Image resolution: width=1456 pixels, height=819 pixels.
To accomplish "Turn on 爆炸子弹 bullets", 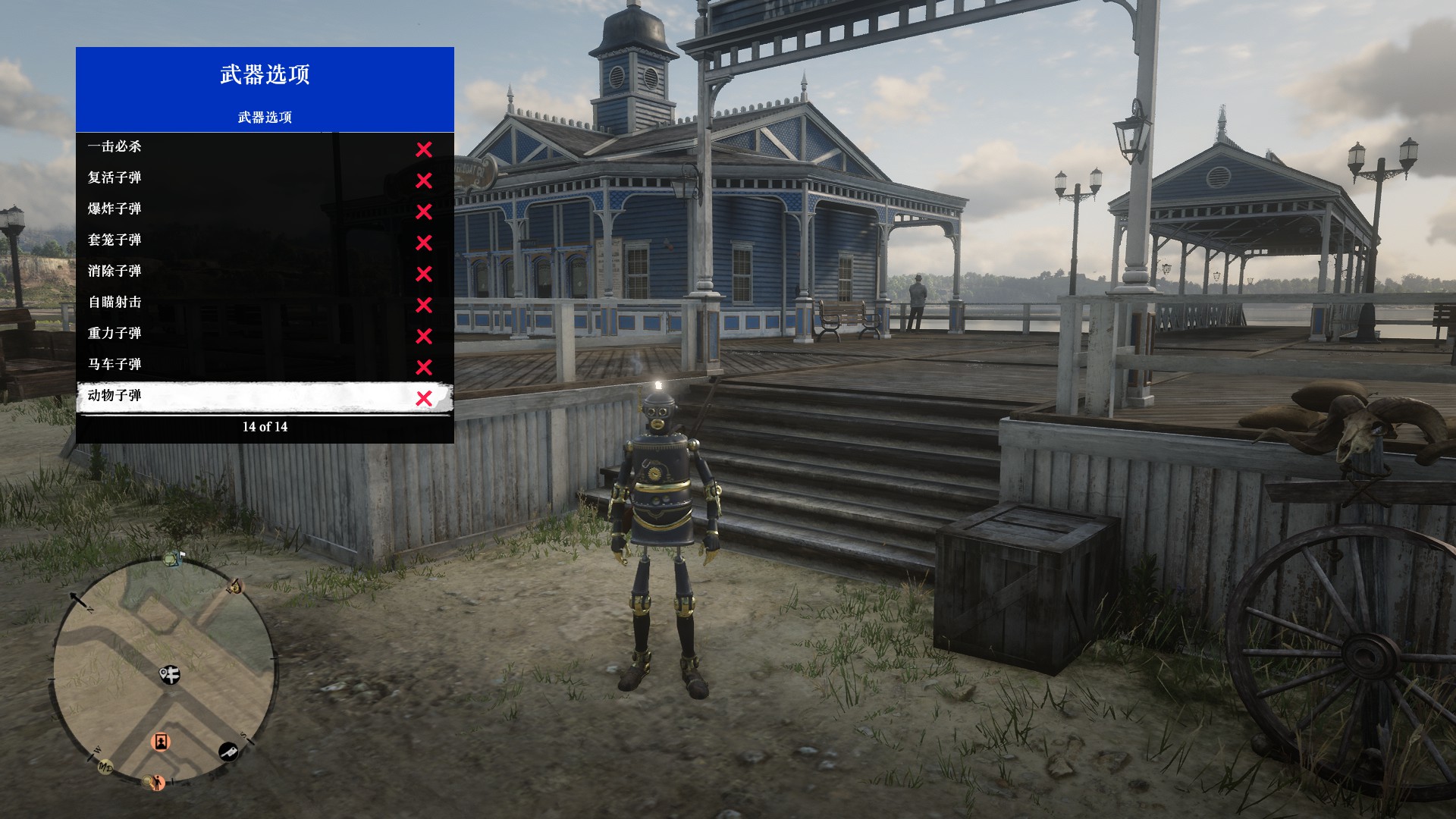I will [265, 210].
